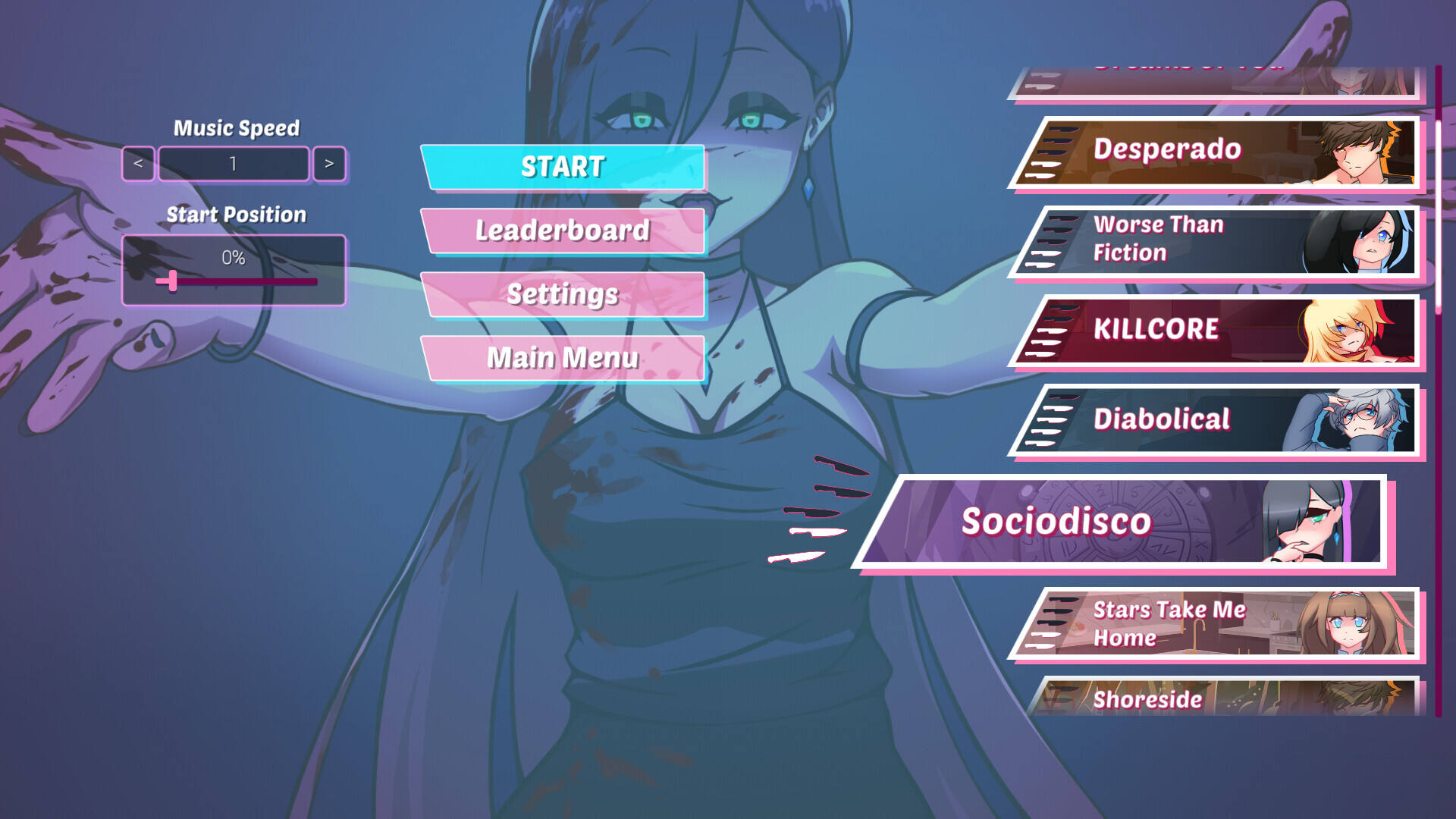The height and width of the screenshot is (819, 1456).
Task: Decrease music speed with the left arrow
Action: (x=138, y=164)
